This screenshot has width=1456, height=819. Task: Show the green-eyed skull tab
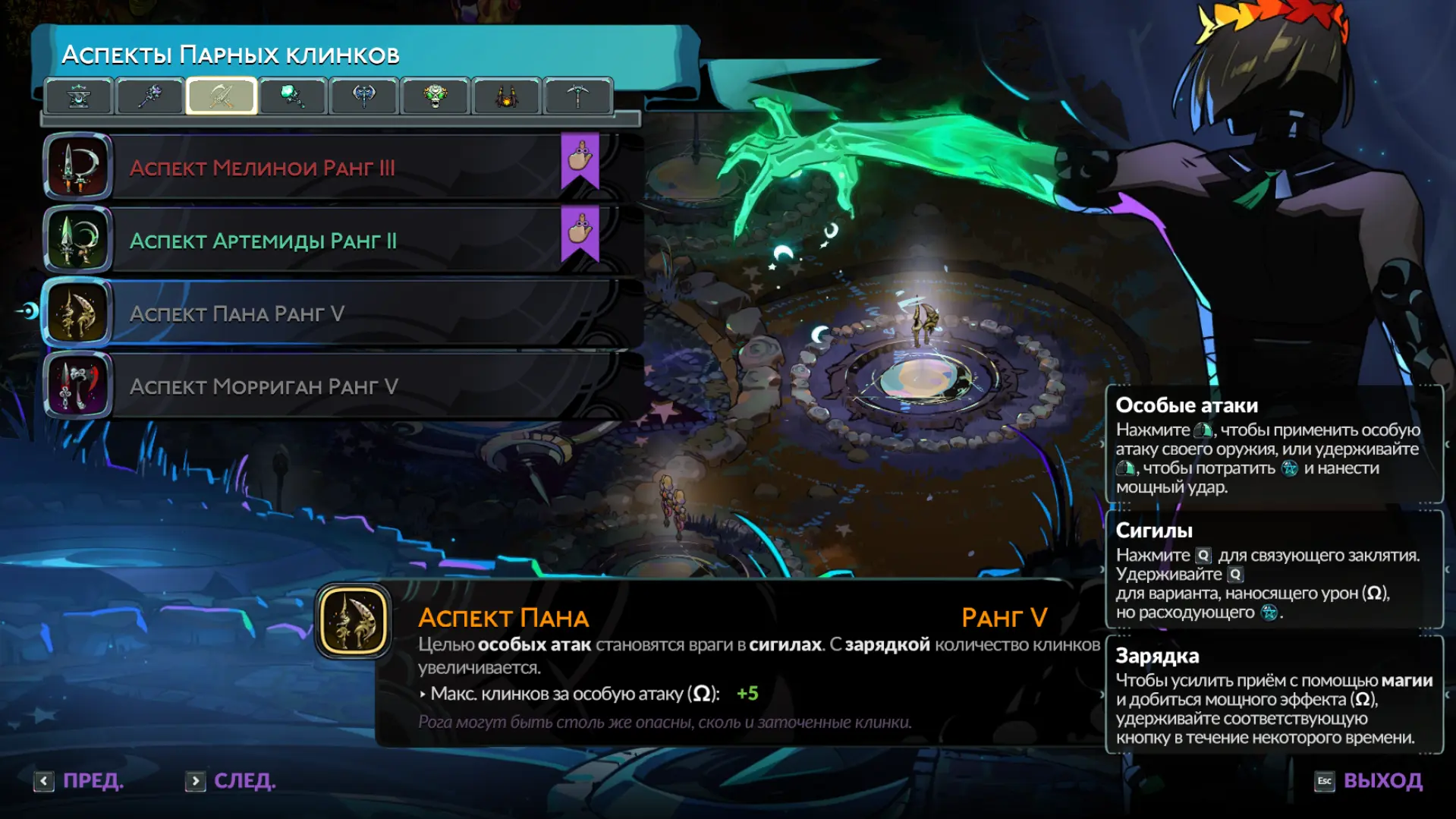[436, 96]
